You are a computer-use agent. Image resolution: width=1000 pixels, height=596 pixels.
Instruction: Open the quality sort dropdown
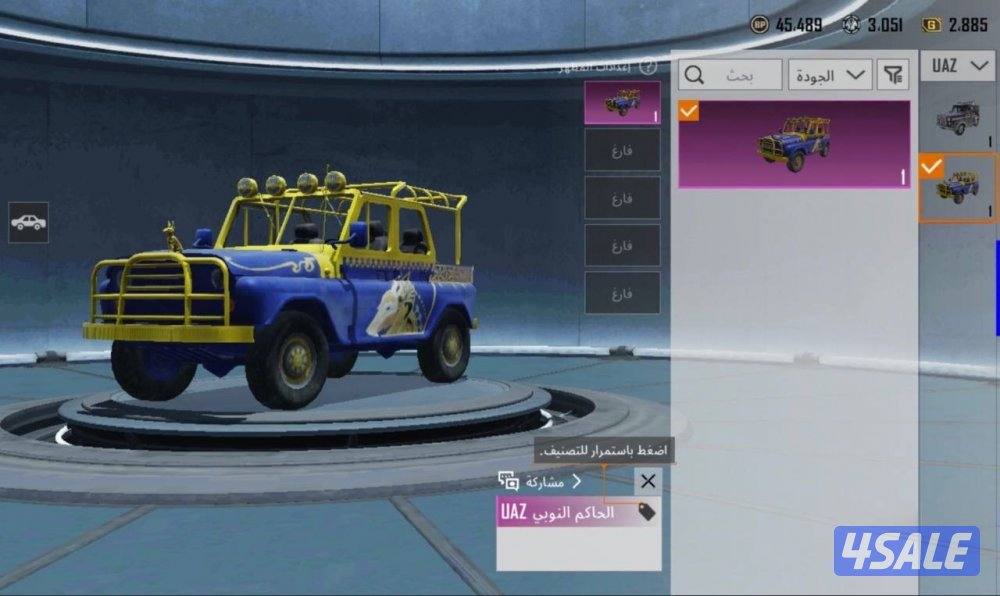830,75
